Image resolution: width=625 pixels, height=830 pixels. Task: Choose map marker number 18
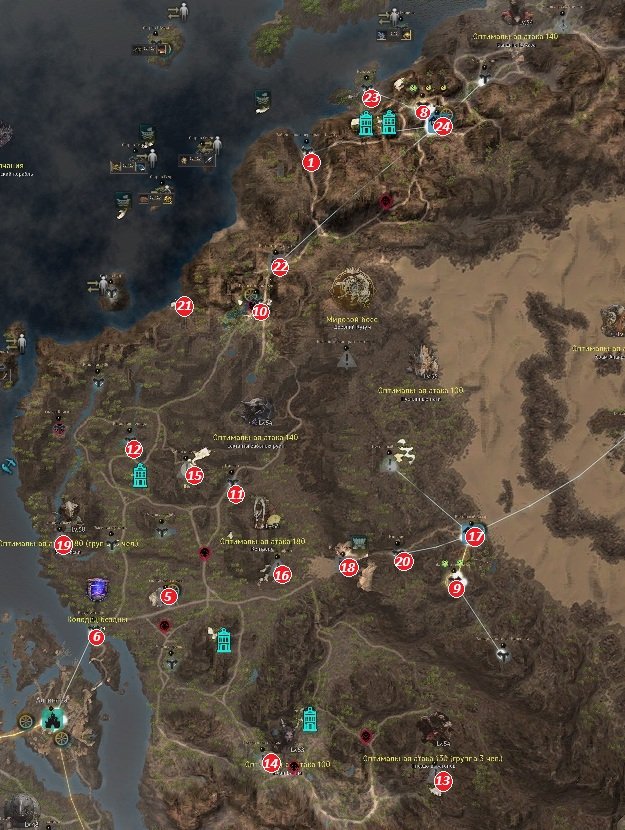pyautogui.click(x=348, y=567)
